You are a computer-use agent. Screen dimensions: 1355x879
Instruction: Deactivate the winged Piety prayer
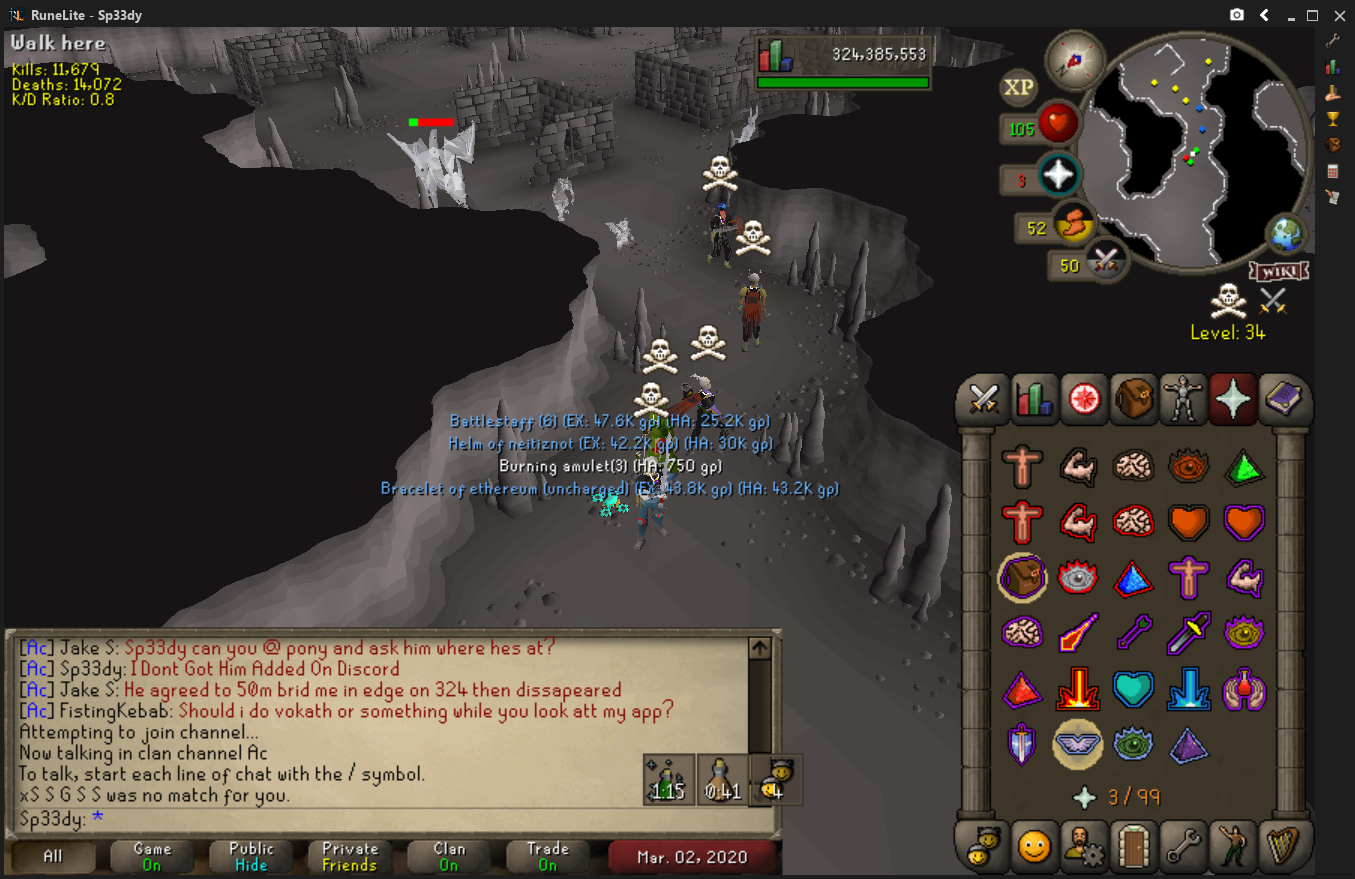[x=1078, y=743]
